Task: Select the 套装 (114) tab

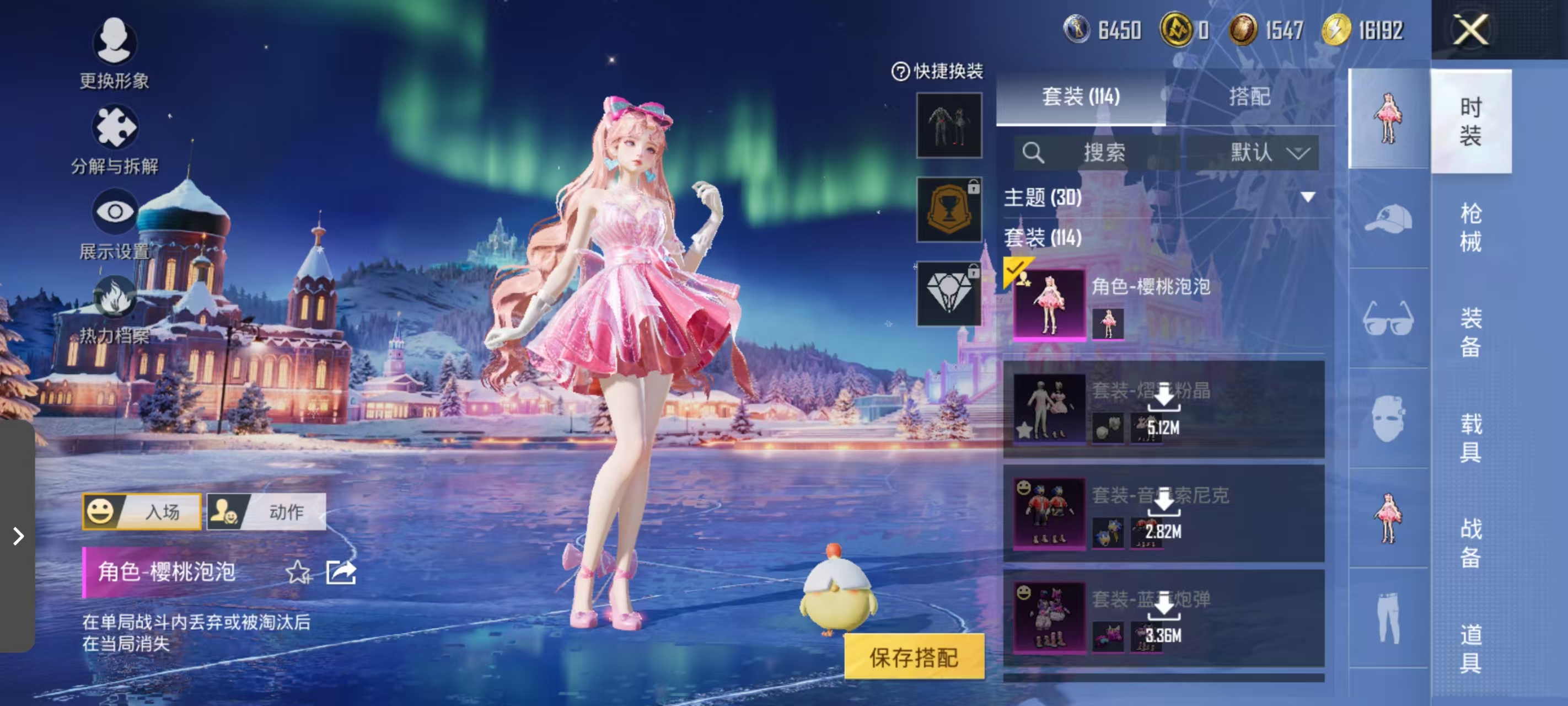Action: 1081,96
